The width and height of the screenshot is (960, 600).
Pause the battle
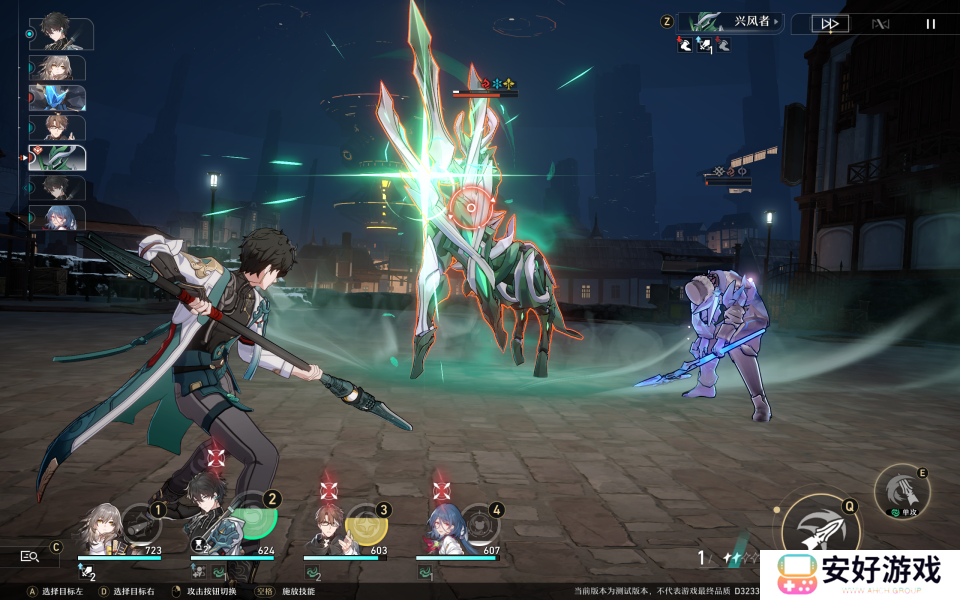pos(931,24)
